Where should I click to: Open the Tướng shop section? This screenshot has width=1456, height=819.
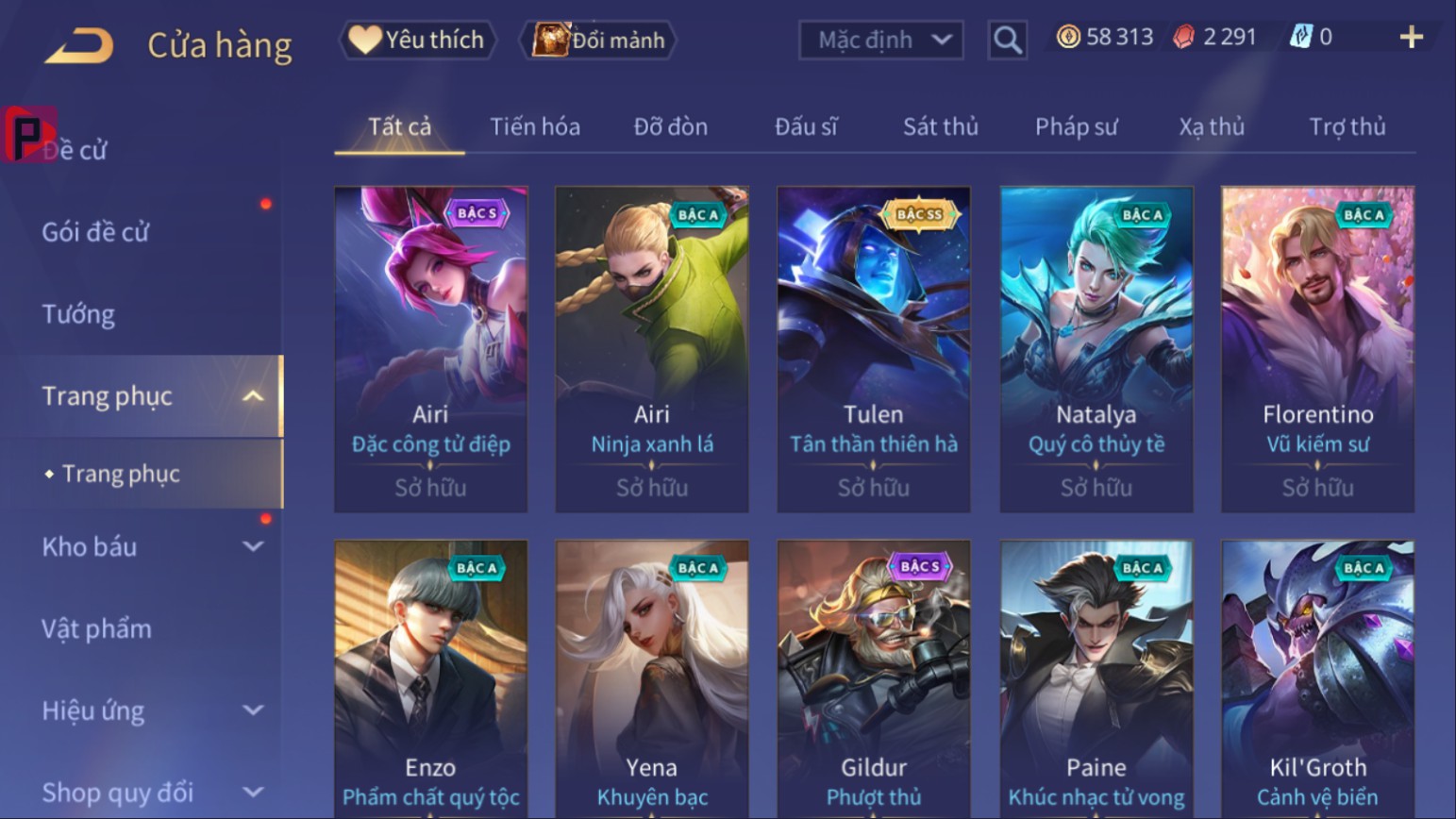tap(78, 314)
